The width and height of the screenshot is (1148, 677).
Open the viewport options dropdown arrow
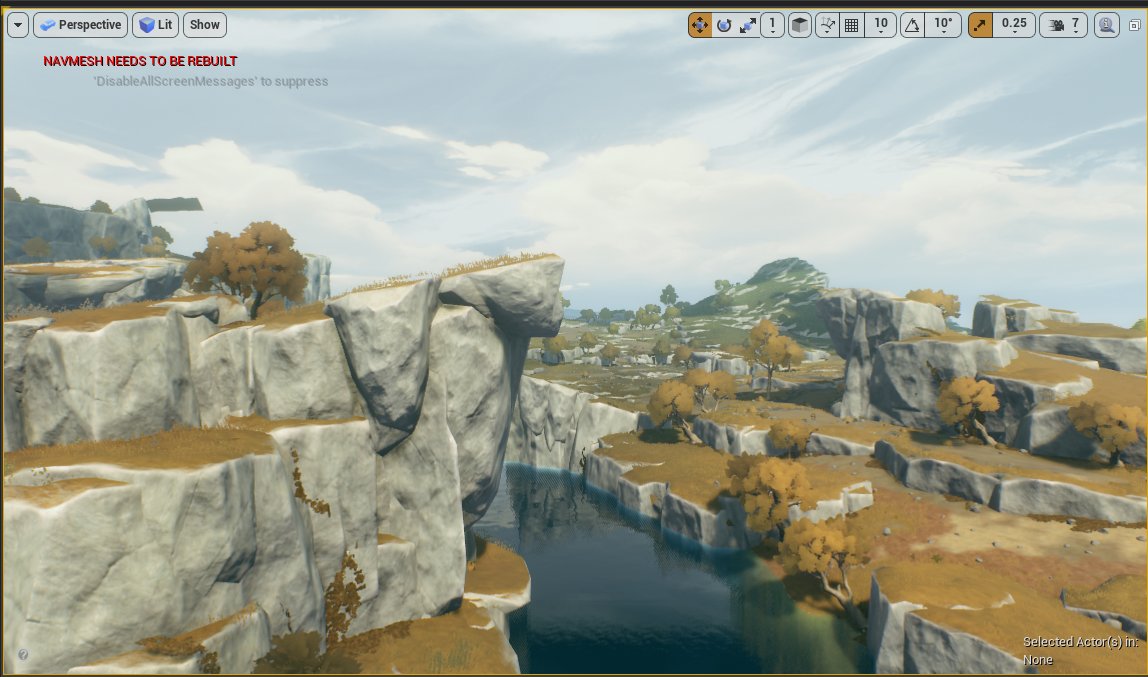click(x=17, y=25)
